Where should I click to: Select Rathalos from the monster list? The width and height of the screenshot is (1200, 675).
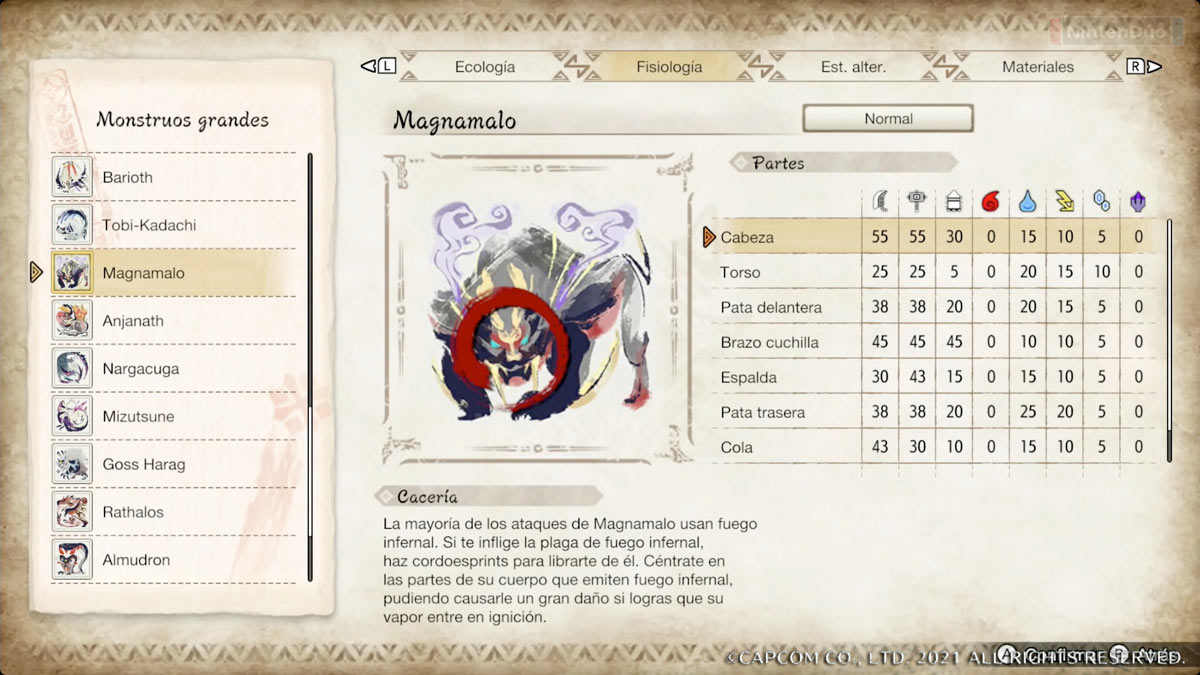174,512
